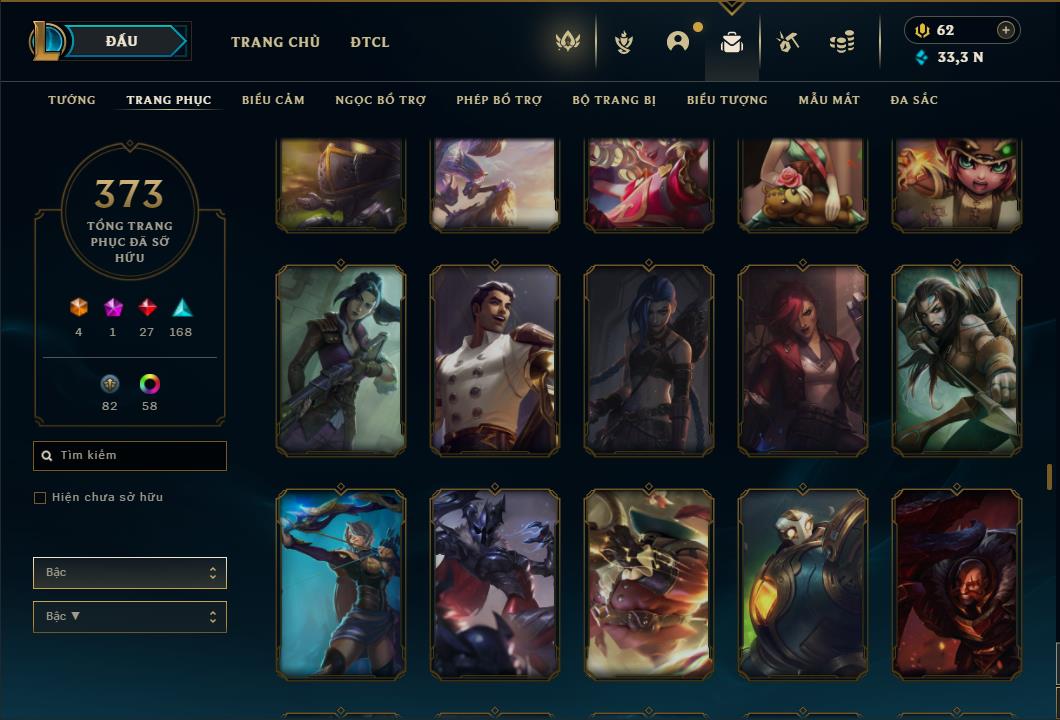The width and height of the screenshot is (1060, 720).
Task: Open the Bậc ▼ sort dropdown
Action: (x=130, y=617)
